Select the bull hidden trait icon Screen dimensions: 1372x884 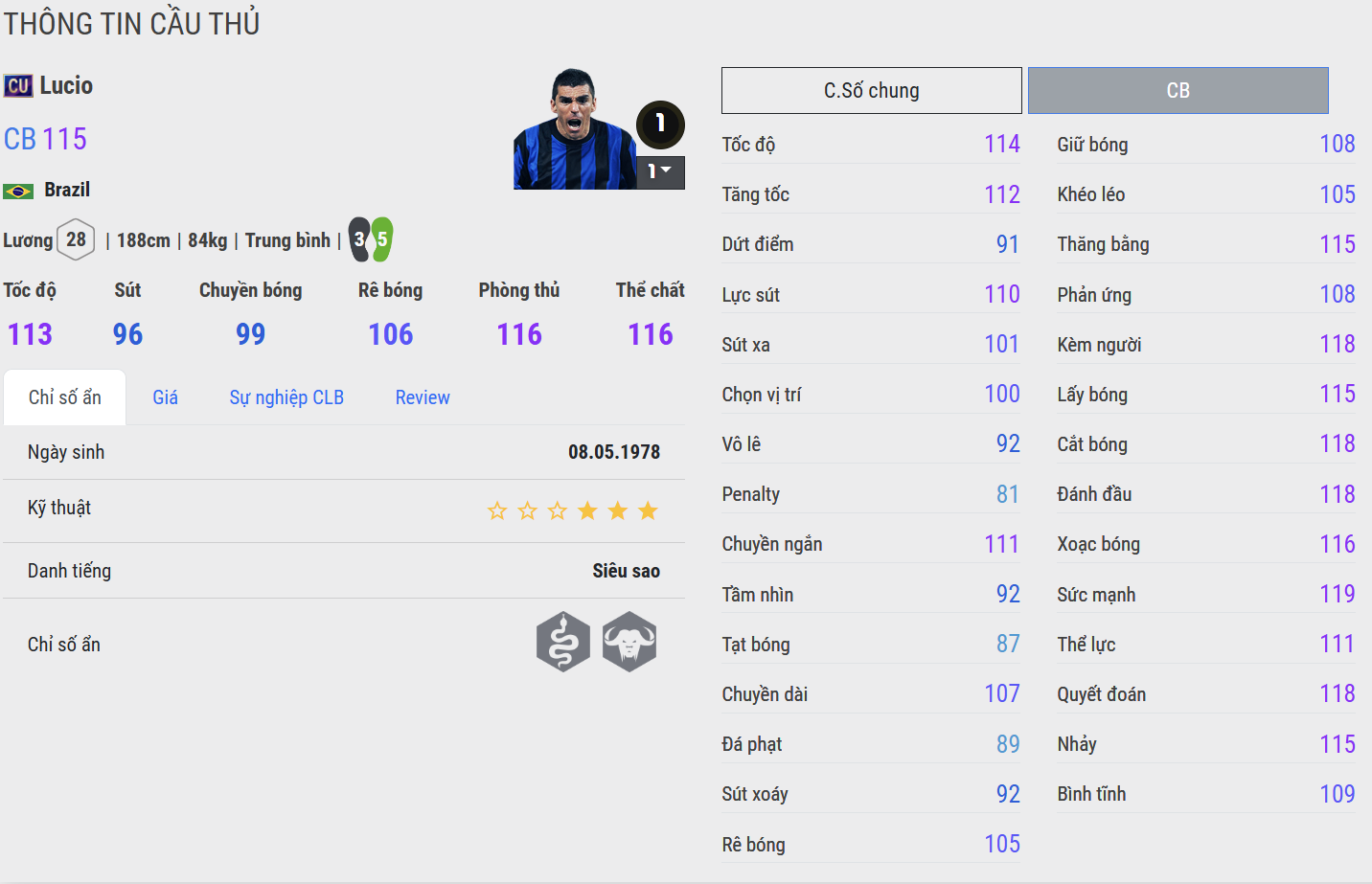[x=629, y=642]
